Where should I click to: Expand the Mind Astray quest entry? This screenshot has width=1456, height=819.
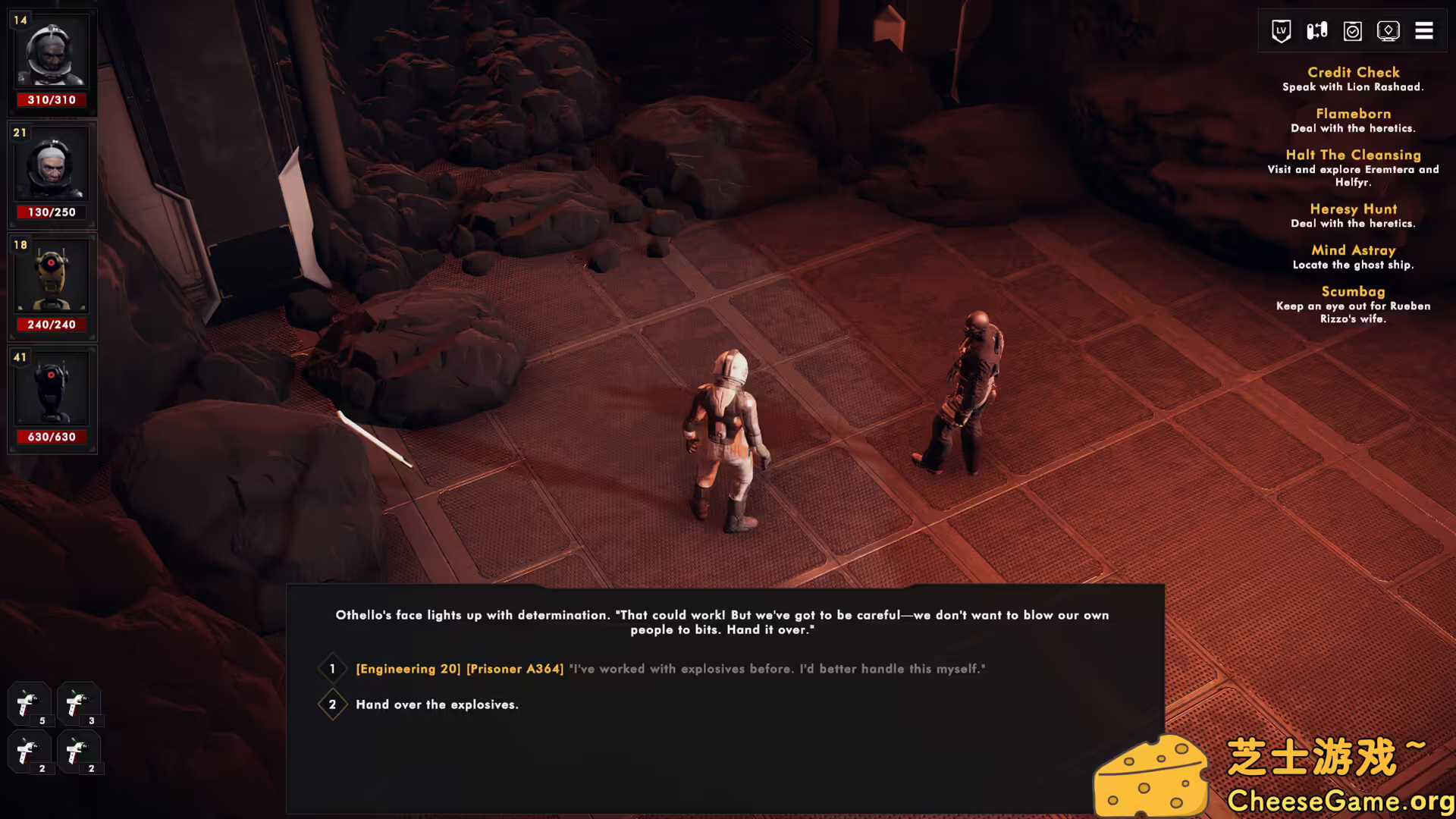point(1354,249)
